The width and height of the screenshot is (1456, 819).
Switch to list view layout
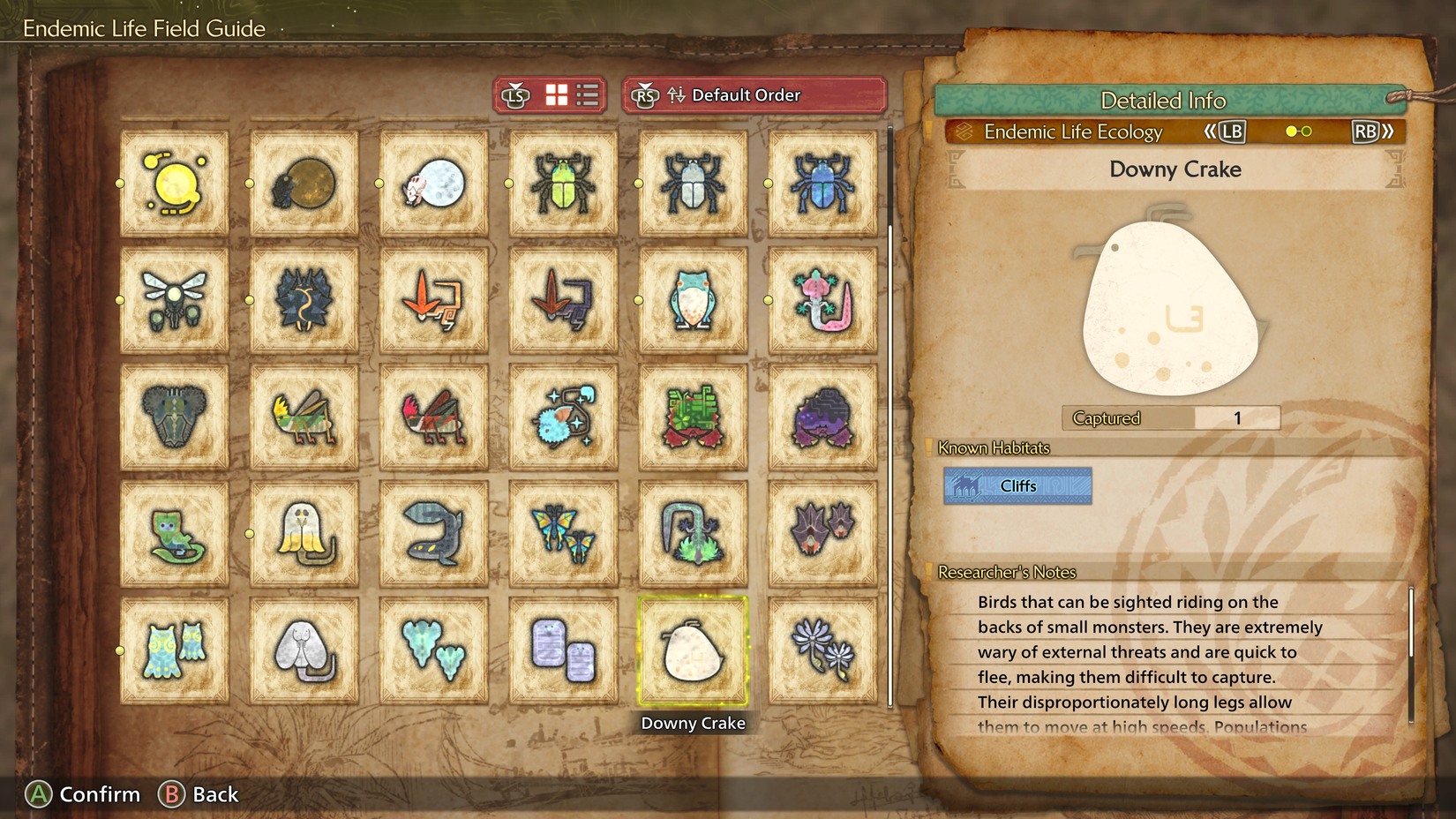point(588,94)
